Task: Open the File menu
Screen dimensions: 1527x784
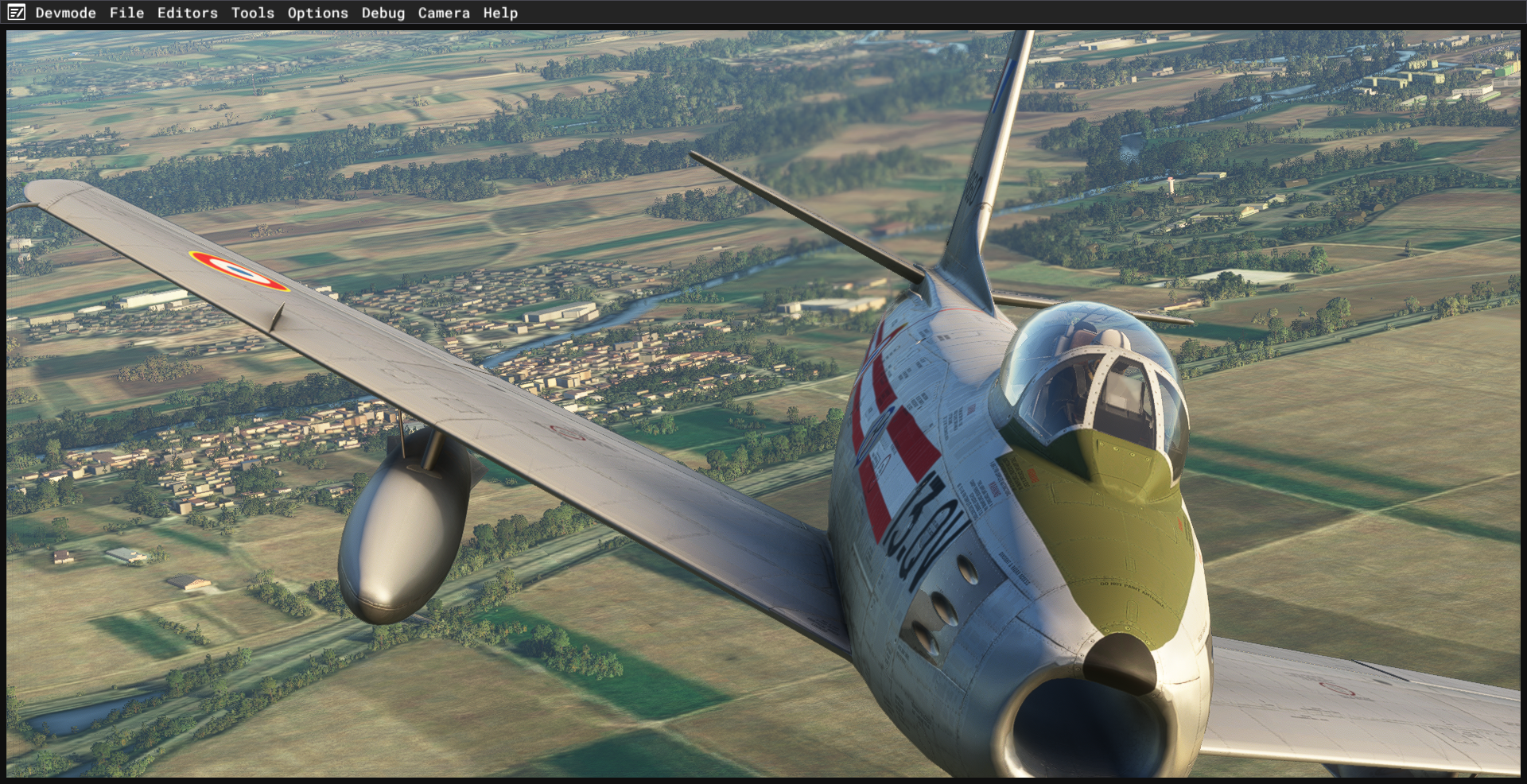Action: [126, 13]
